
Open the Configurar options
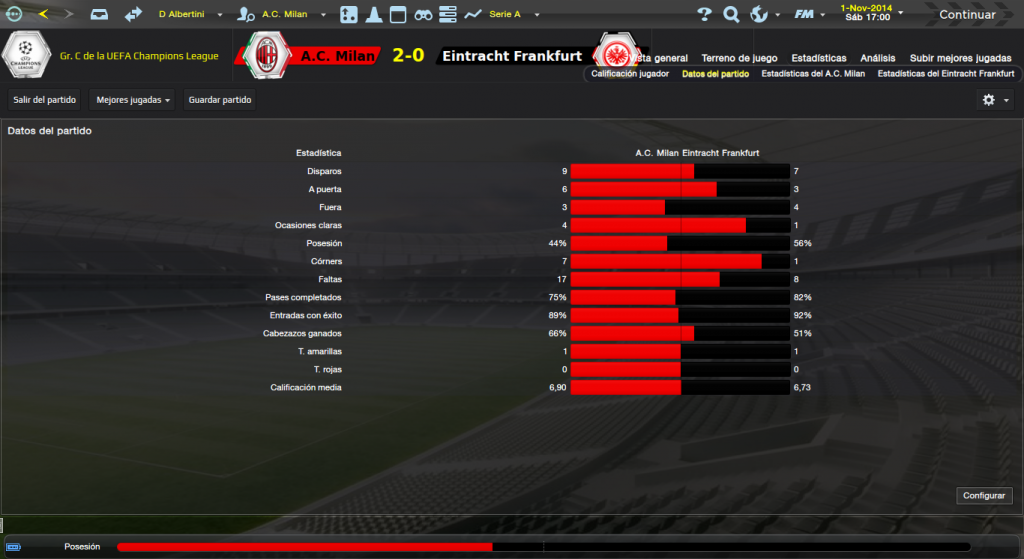pyautogui.click(x=985, y=496)
